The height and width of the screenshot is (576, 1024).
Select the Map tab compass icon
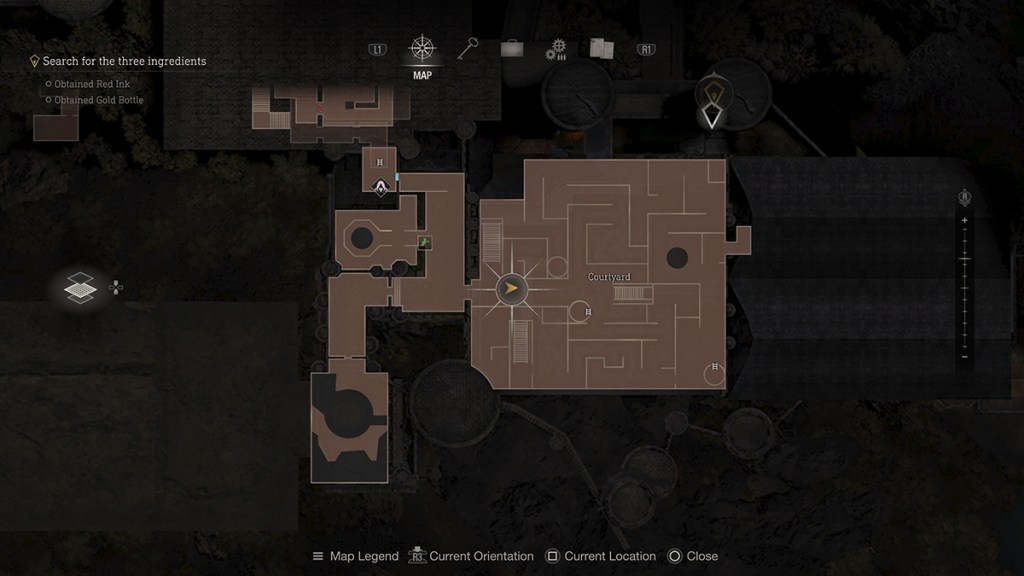pos(422,49)
